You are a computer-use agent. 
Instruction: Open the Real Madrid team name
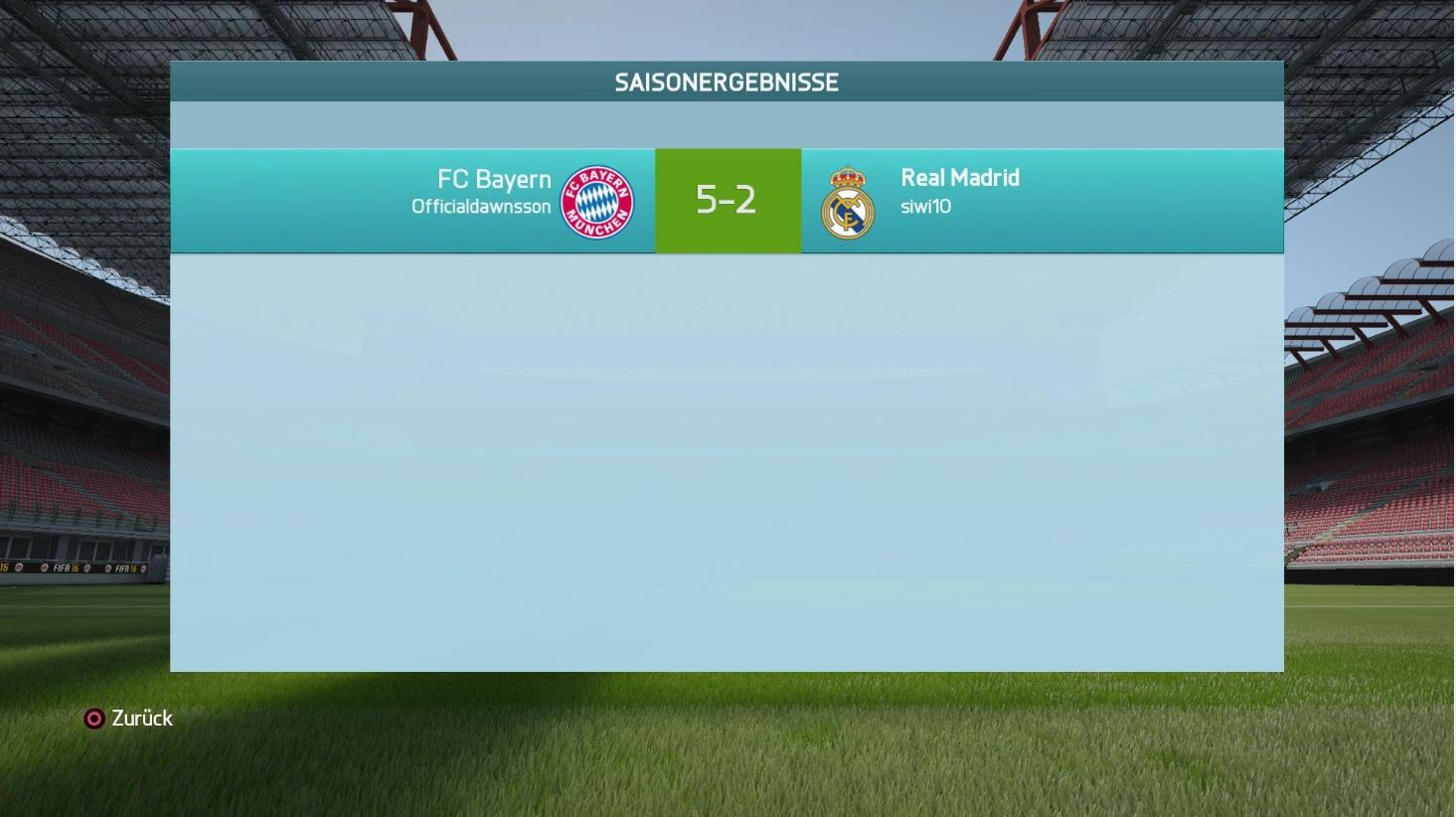(960, 178)
